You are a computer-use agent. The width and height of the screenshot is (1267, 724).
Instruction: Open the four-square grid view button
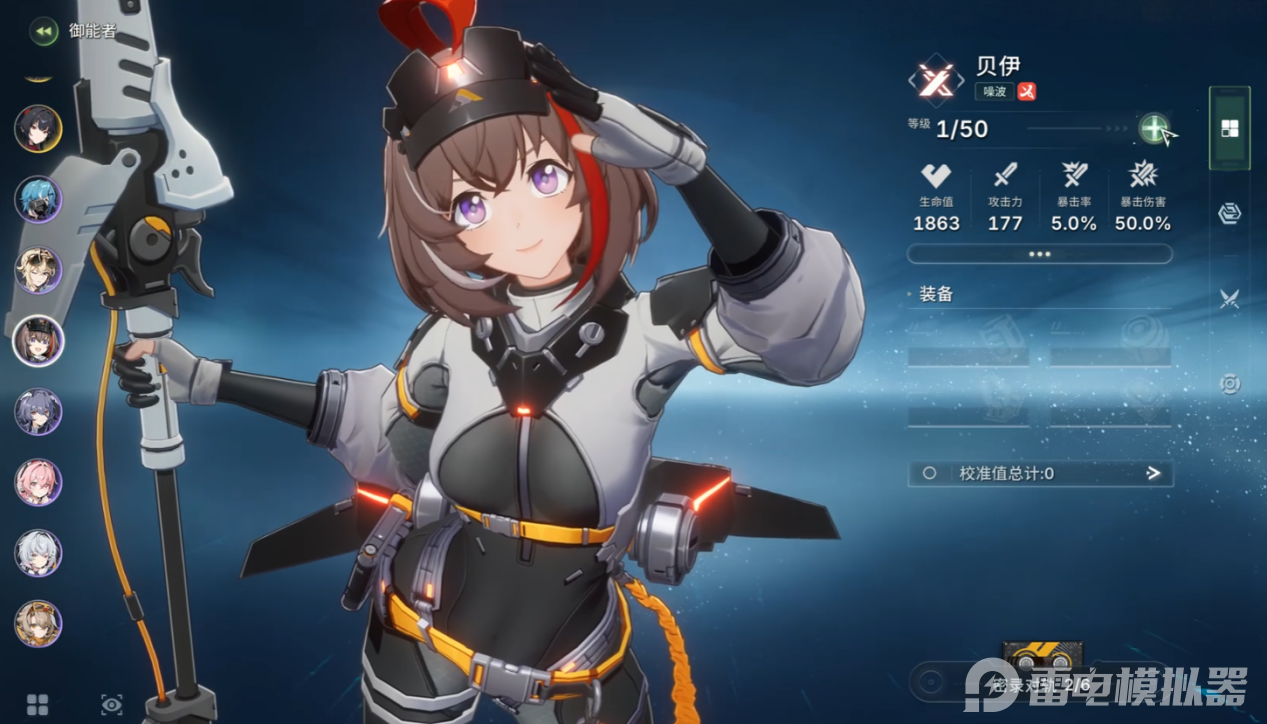click(x=38, y=704)
